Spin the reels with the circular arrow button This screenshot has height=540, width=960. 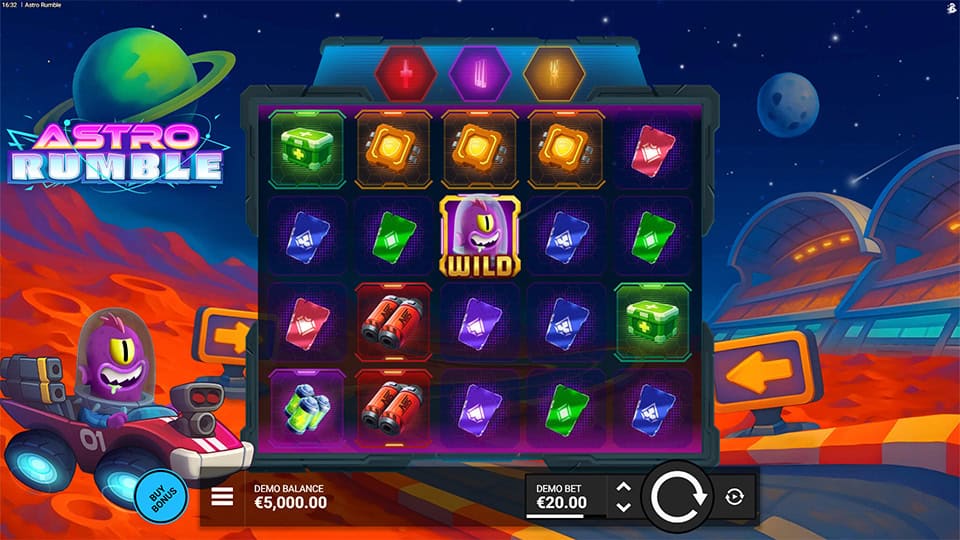click(x=679, y=497)
